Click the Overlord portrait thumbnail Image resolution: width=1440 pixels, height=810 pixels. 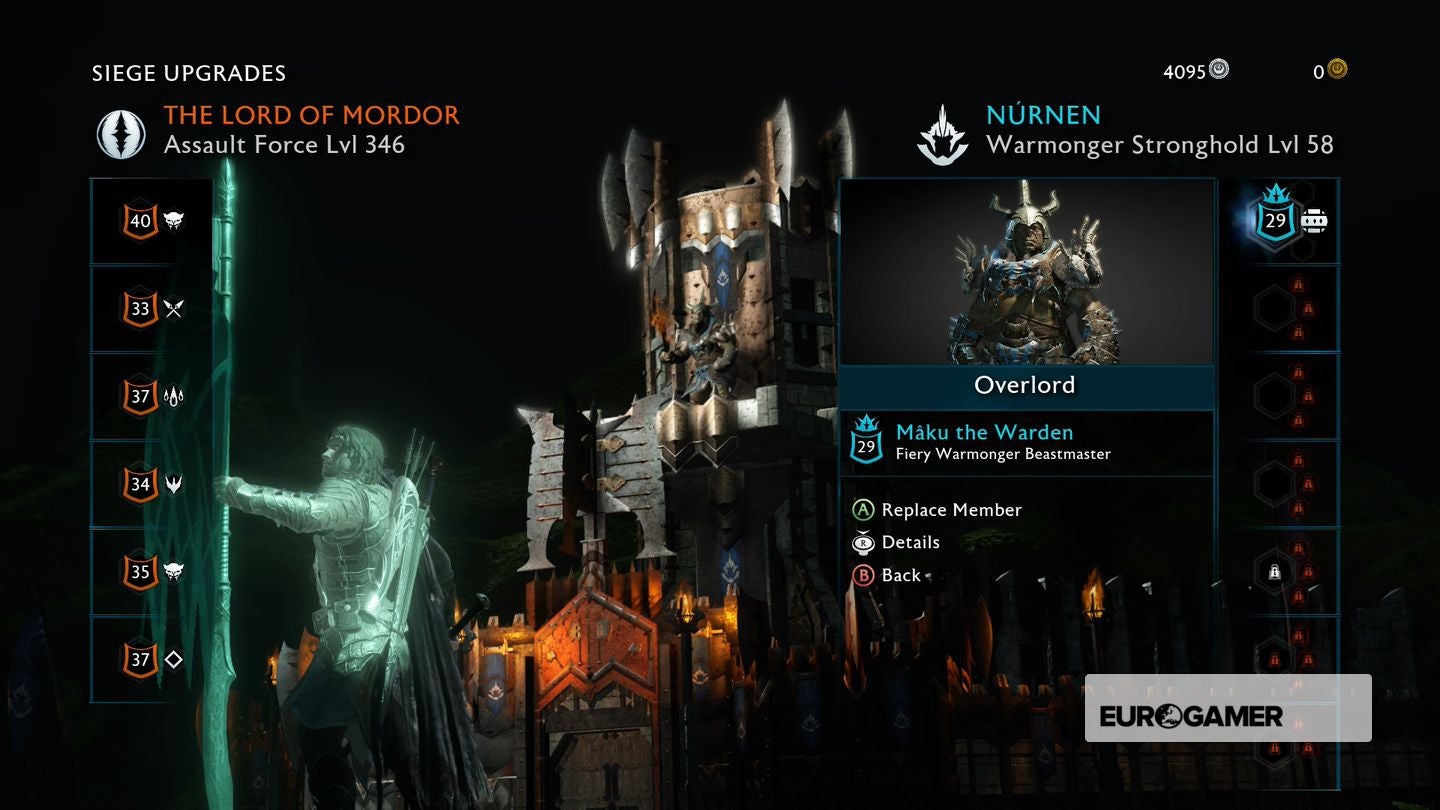click(x=1027, y=270)
